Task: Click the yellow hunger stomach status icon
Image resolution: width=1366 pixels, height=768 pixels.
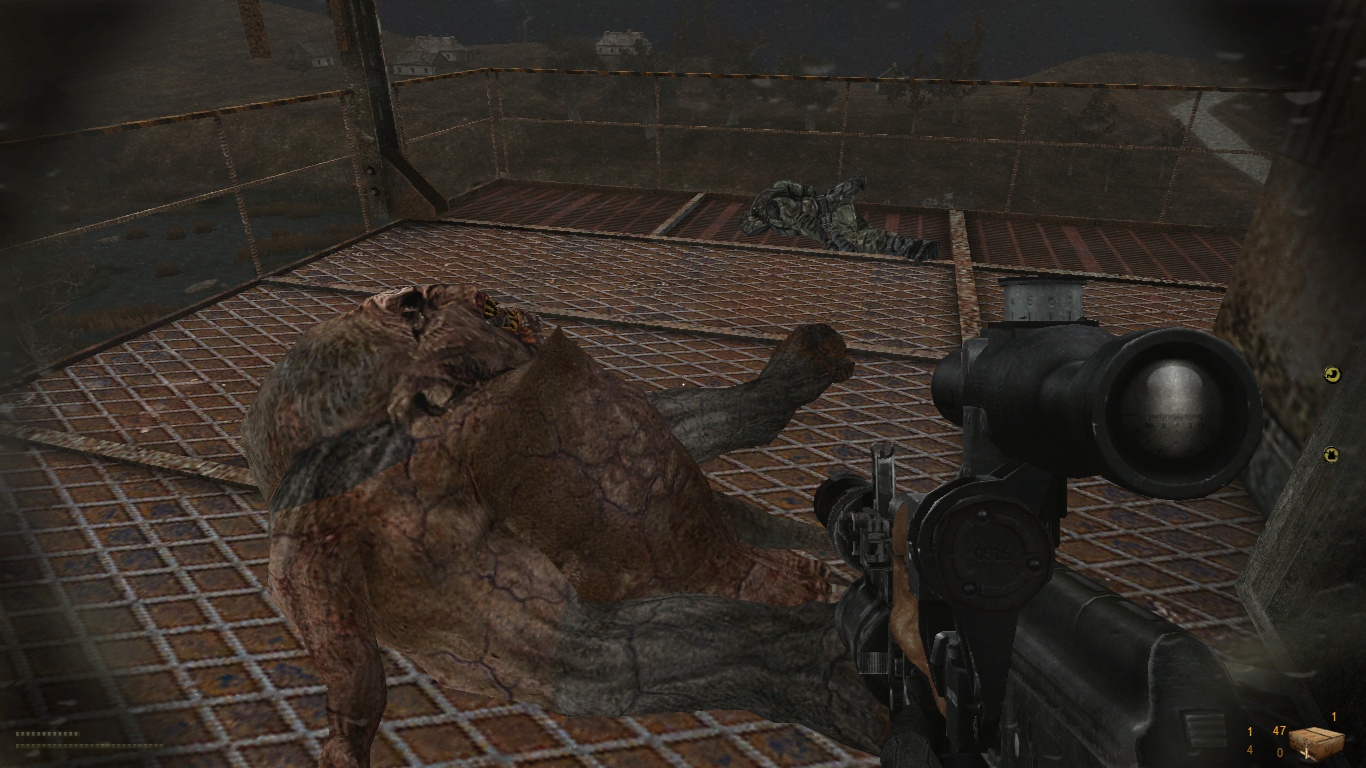Action: 1332,374
